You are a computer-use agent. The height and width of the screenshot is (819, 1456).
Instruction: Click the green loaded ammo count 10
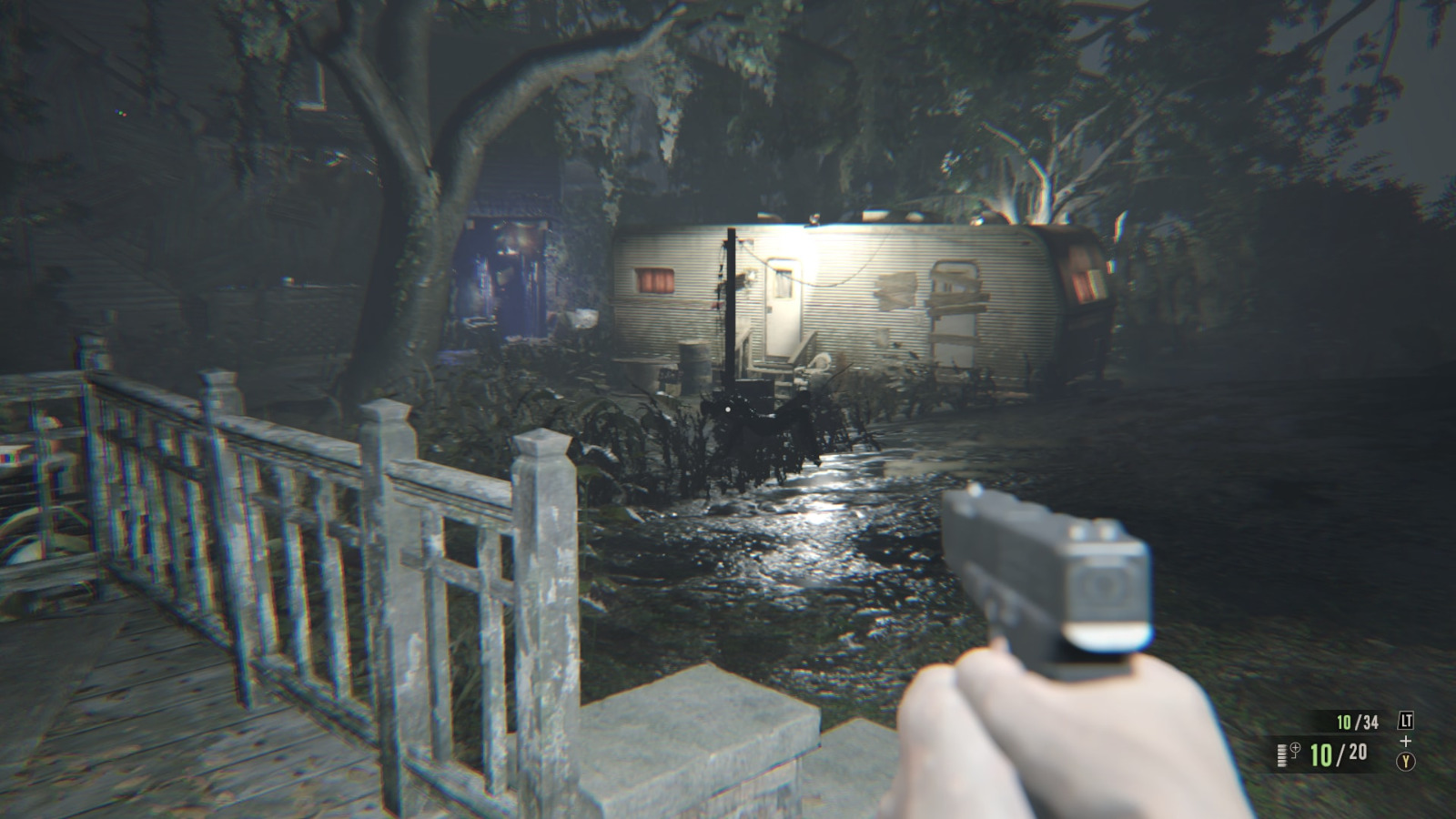[1321, 755]
